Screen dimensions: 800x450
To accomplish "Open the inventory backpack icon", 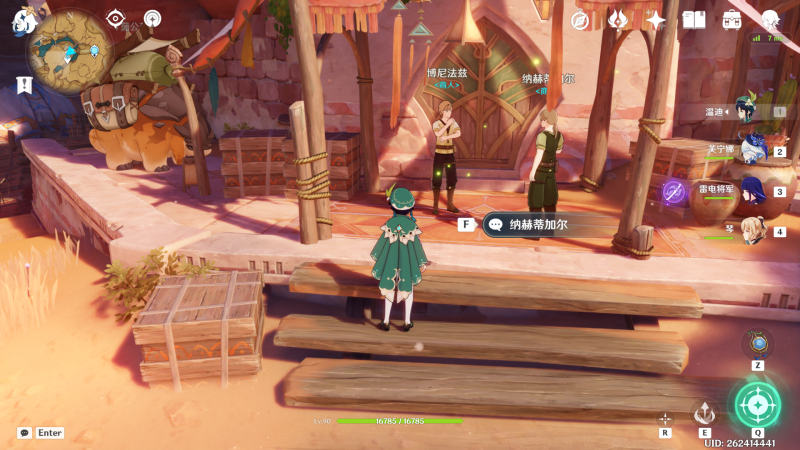I will [732, 20].
